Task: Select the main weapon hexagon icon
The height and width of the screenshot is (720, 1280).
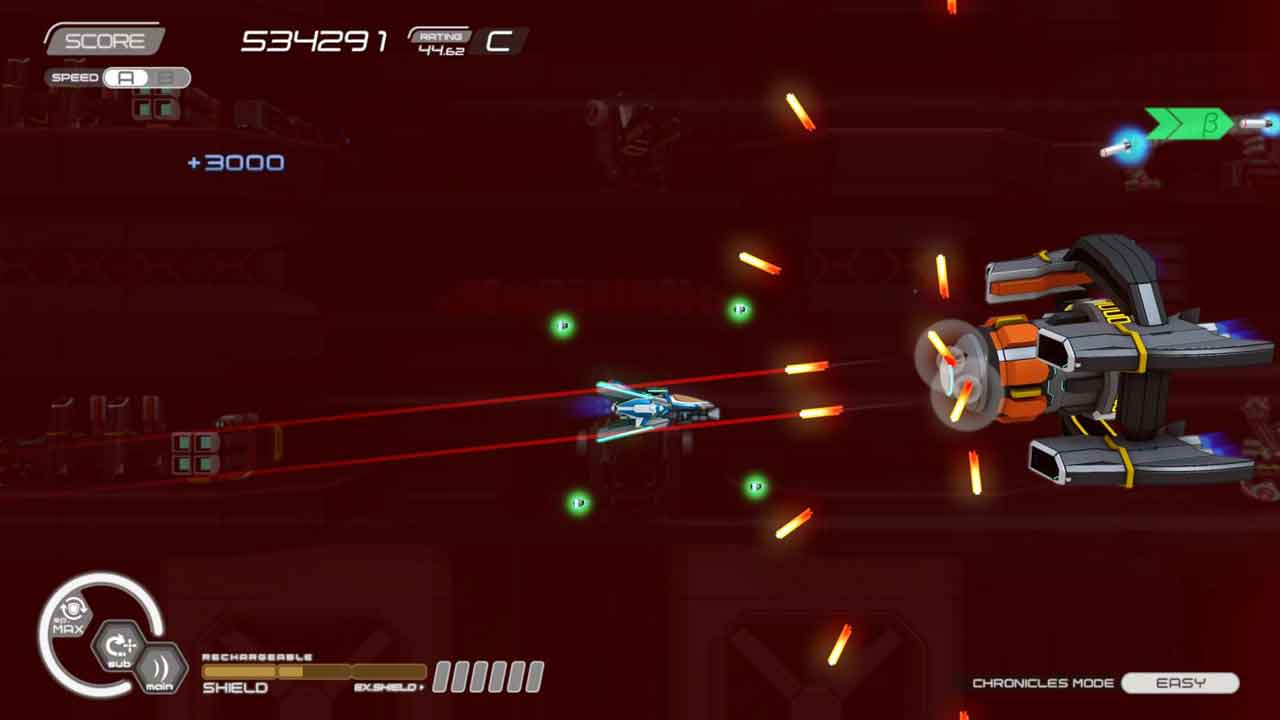Action: 159,669
